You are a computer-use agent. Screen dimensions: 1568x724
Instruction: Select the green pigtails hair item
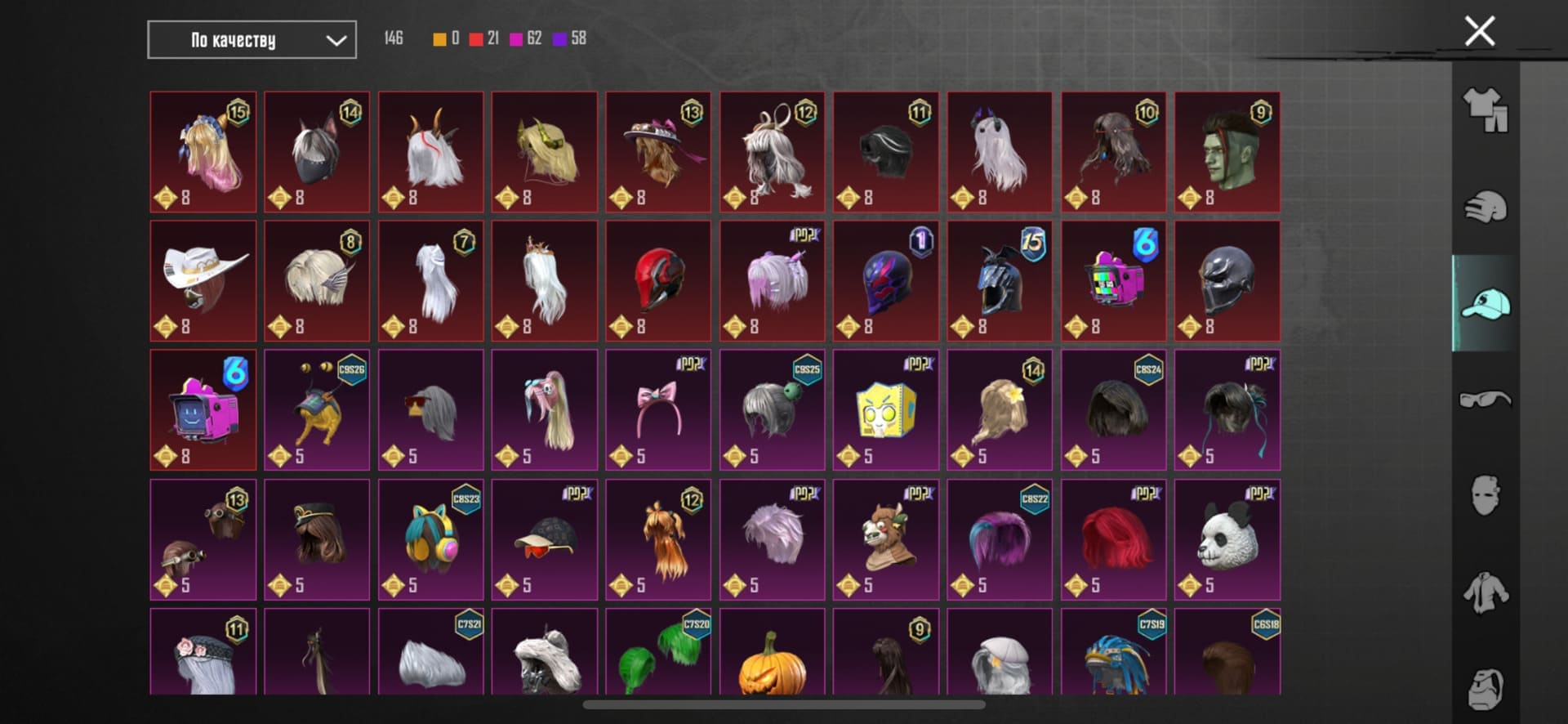(658, 656)
